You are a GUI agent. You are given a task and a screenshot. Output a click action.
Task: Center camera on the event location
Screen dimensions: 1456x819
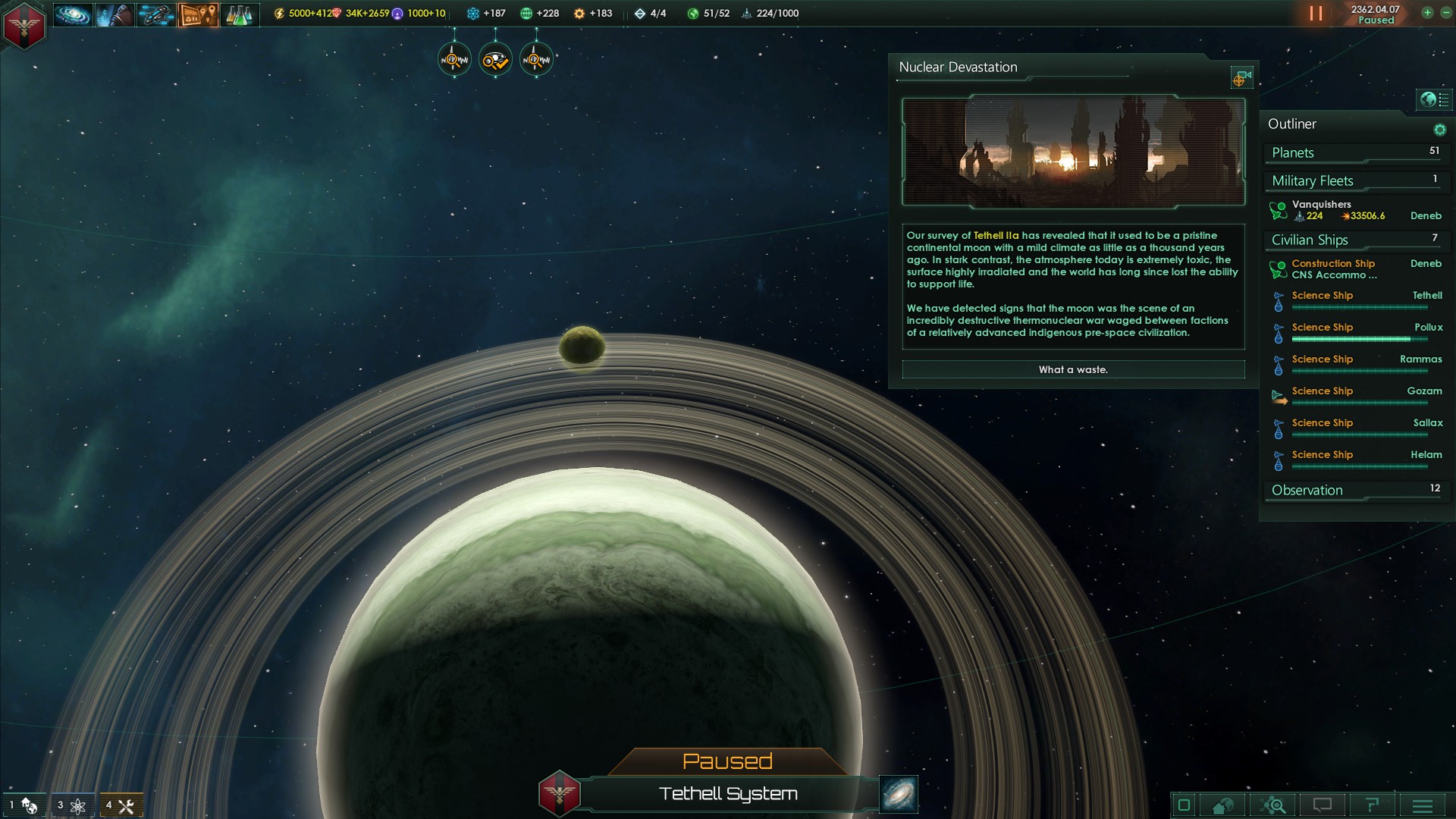point(1241,78)
